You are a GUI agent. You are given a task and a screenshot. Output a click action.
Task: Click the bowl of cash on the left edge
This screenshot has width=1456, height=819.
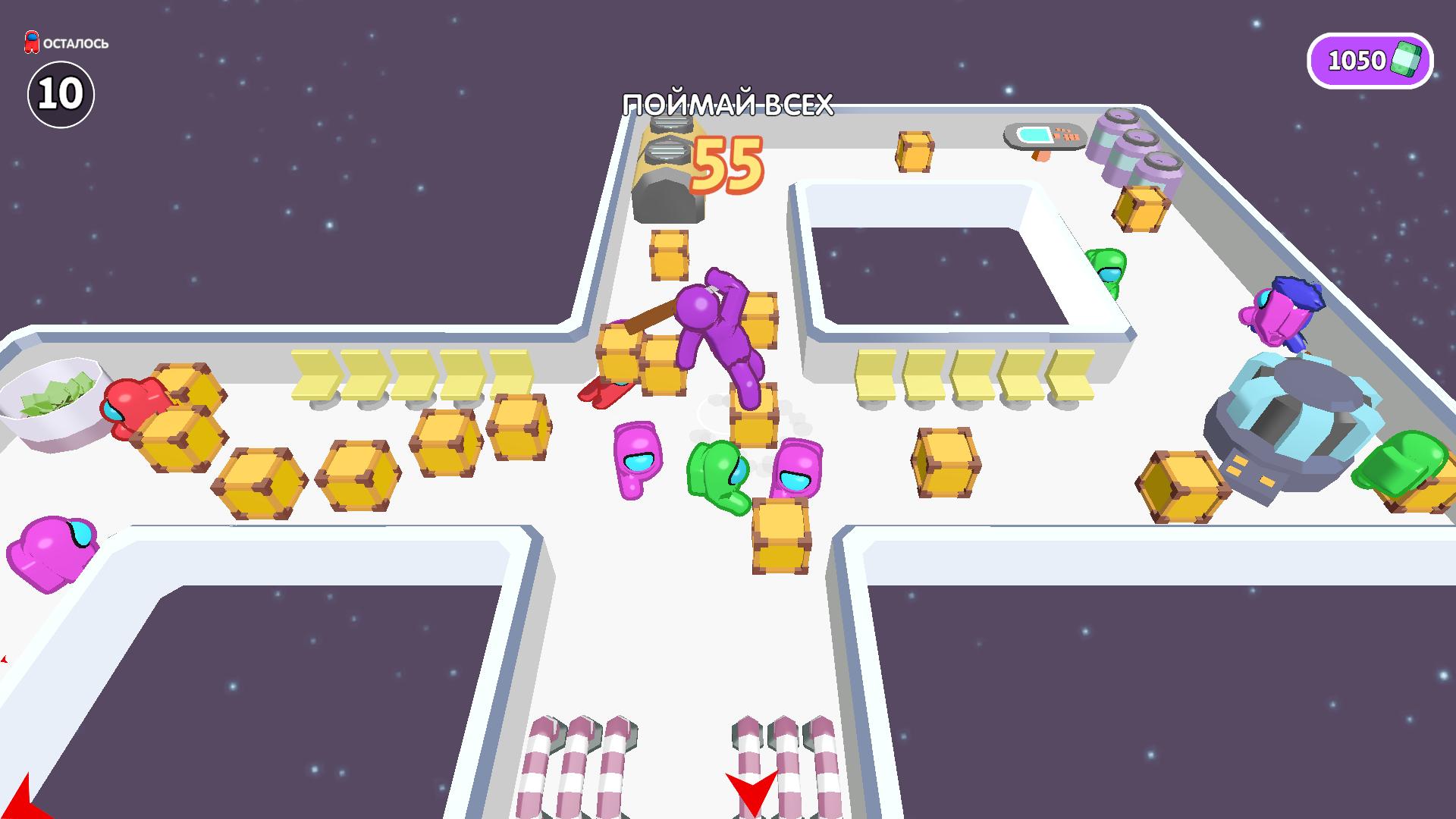[x=49, y=398]
